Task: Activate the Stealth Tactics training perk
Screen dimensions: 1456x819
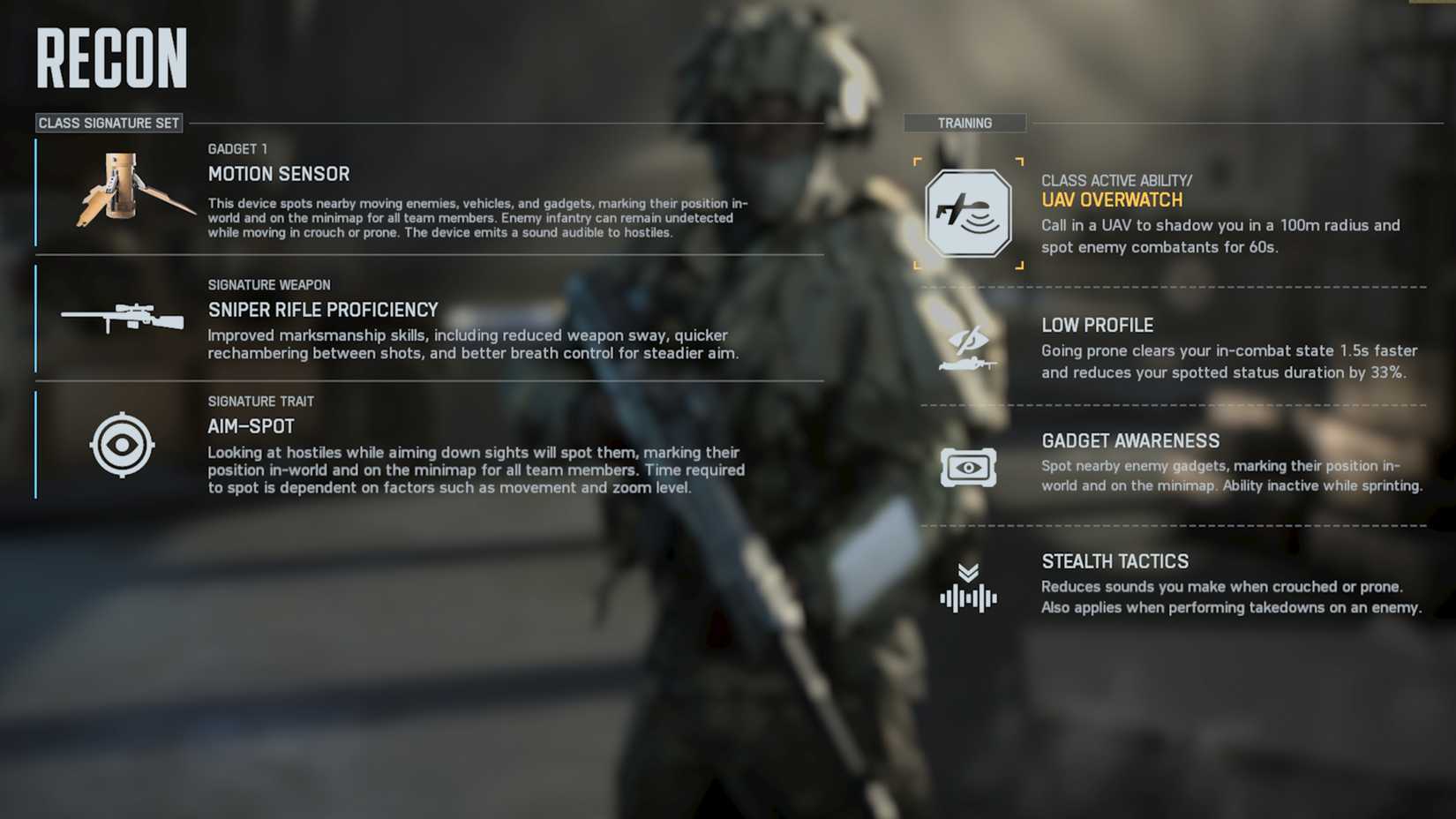Action: coord(1115,561)
